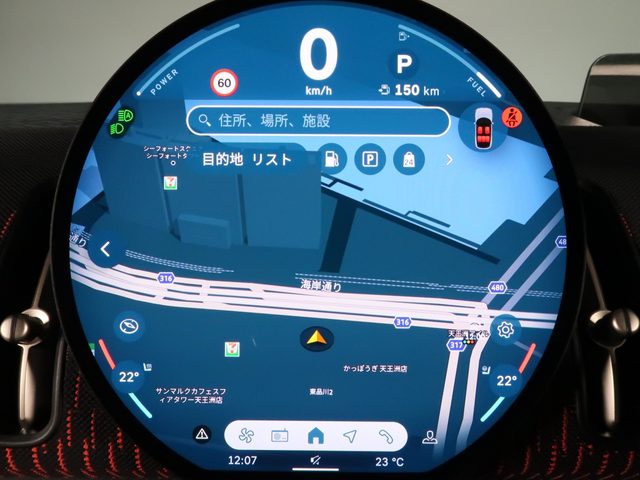640x480 pixels.
Task: Open the phone menu
Action: pyautogui.click(x=385, y=435)
